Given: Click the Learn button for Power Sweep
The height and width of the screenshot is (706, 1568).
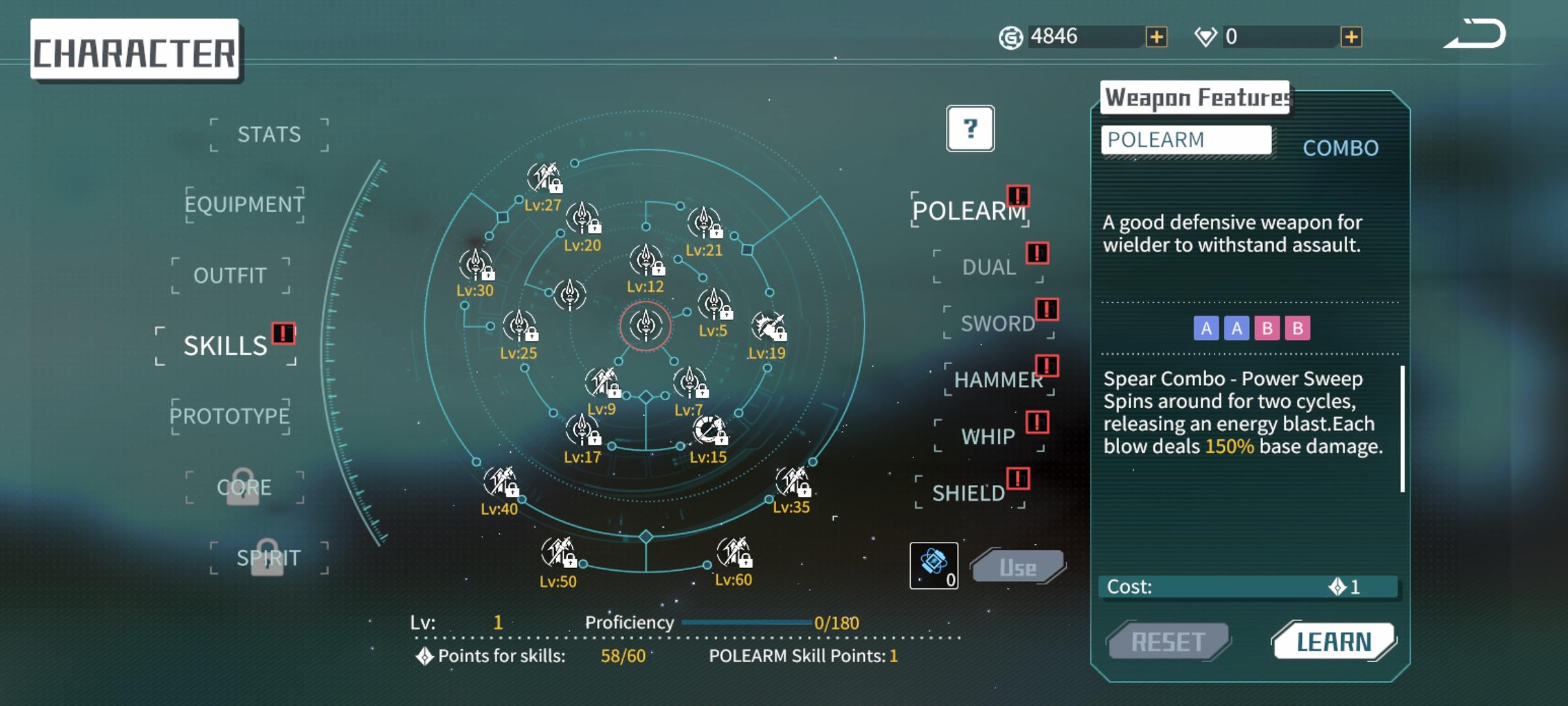Looking at the screenshot, I should click(x=1333, y=642).
